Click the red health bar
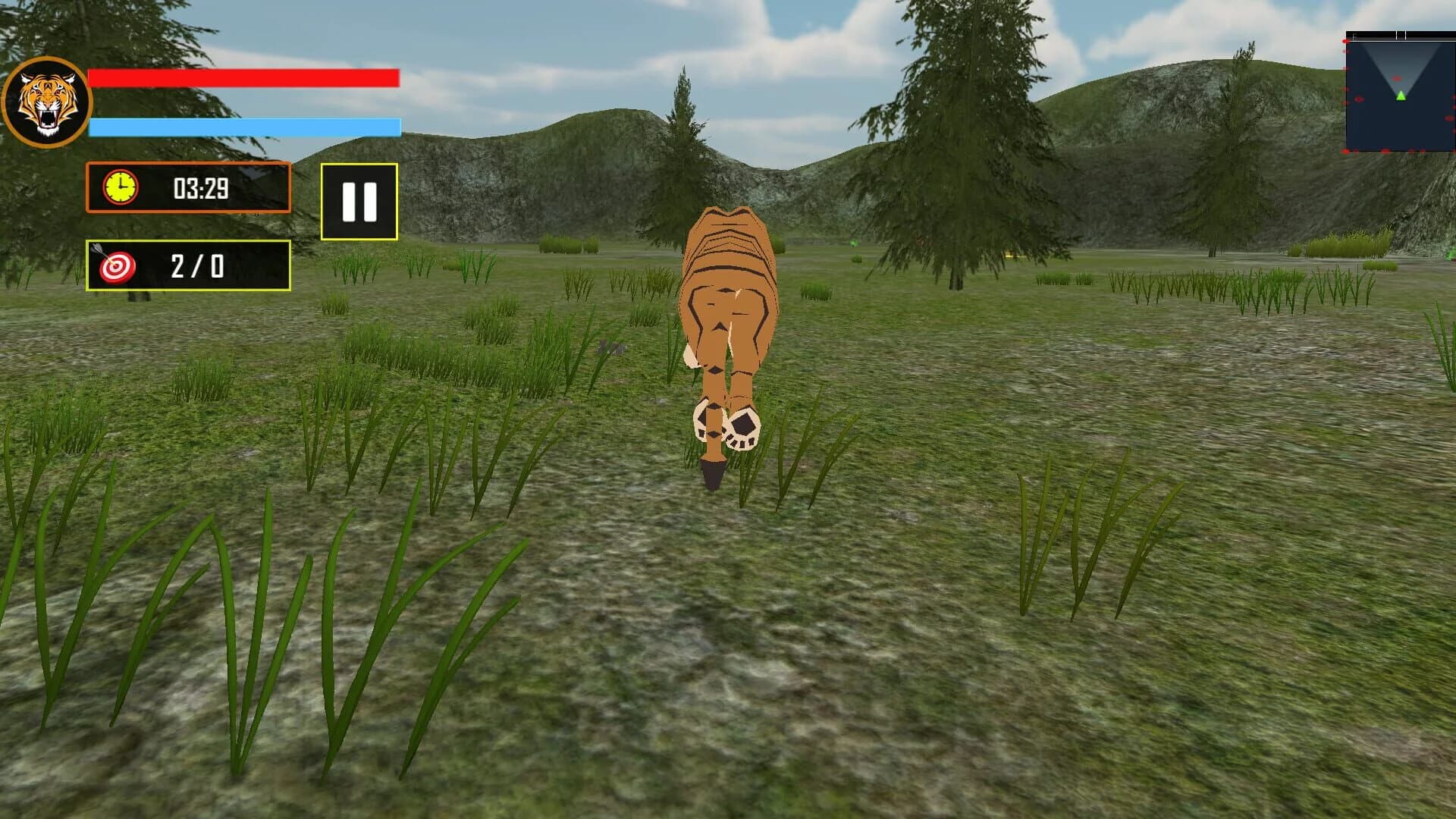Viewport: 1456px width, 819px height. 243,79
